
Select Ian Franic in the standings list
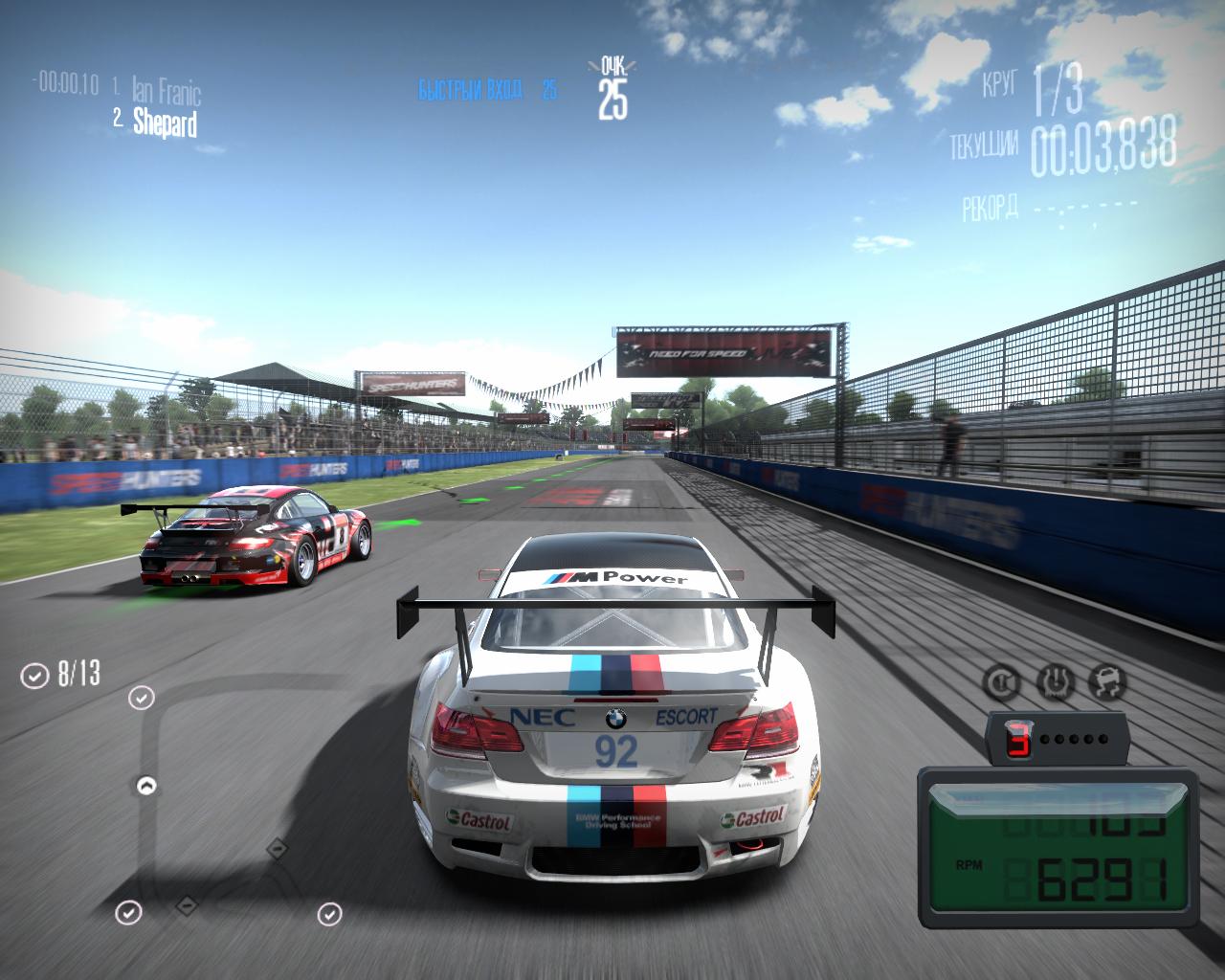[x=167, y=92]
